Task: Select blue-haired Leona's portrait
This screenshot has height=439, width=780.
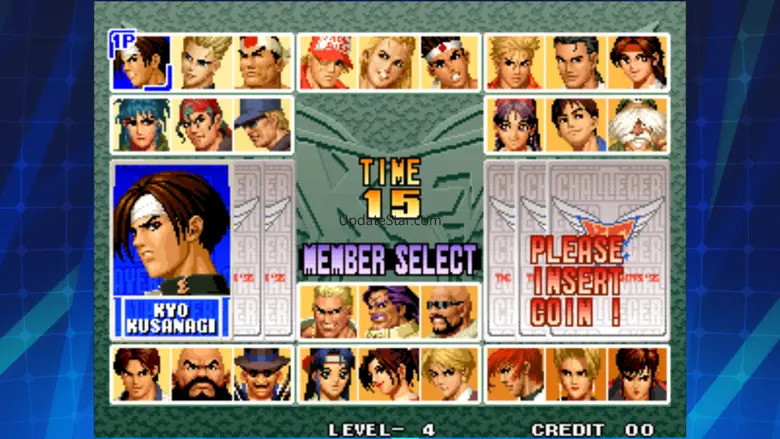Action: pos(141,124)
